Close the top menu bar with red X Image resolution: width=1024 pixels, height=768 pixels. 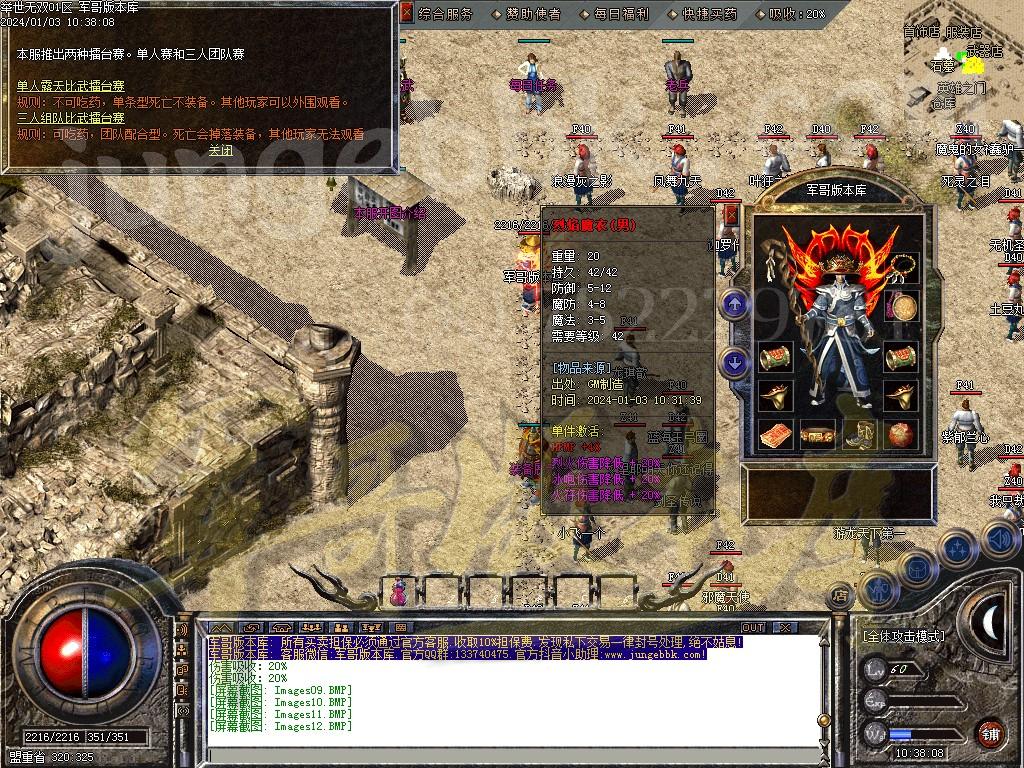(406, 14)
